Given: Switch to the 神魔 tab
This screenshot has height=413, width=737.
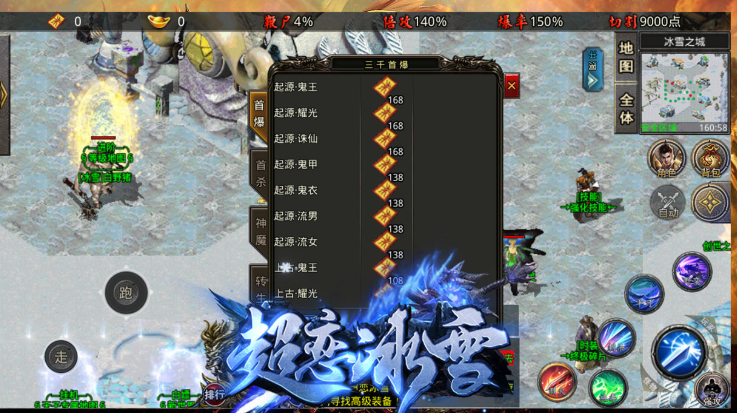Looking at the screenshot, I should point(260,230).
